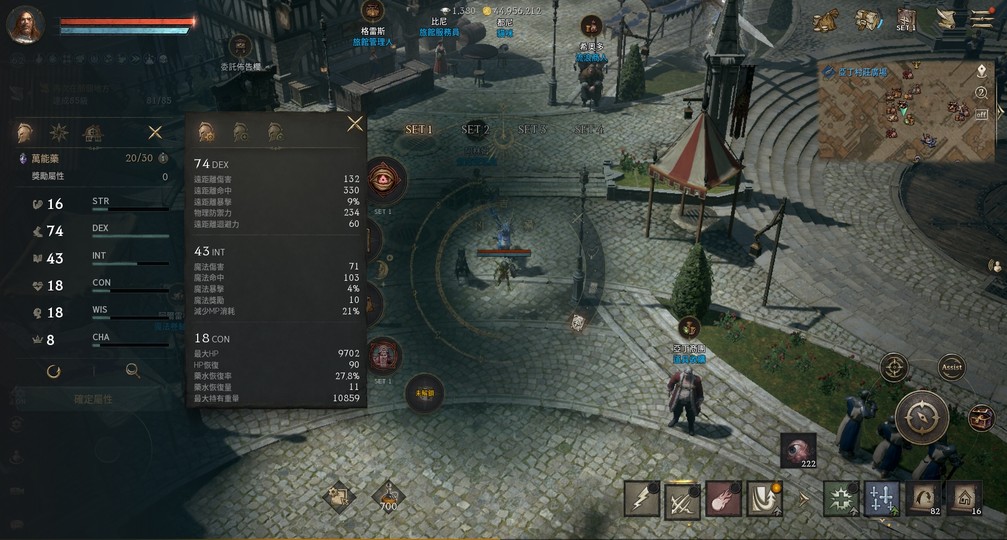This screenshot has width=1007, height=540.
Task: Activate the Assist button
Action: (x=951, y=367)
